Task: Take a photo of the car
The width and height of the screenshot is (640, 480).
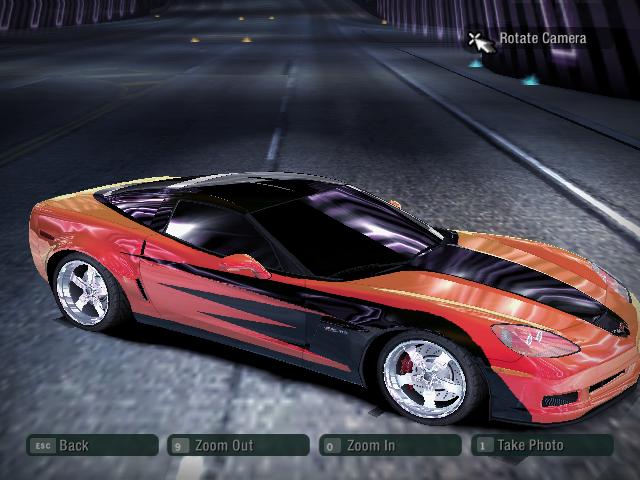Action: pyautogui.click(x=541, y=445)
